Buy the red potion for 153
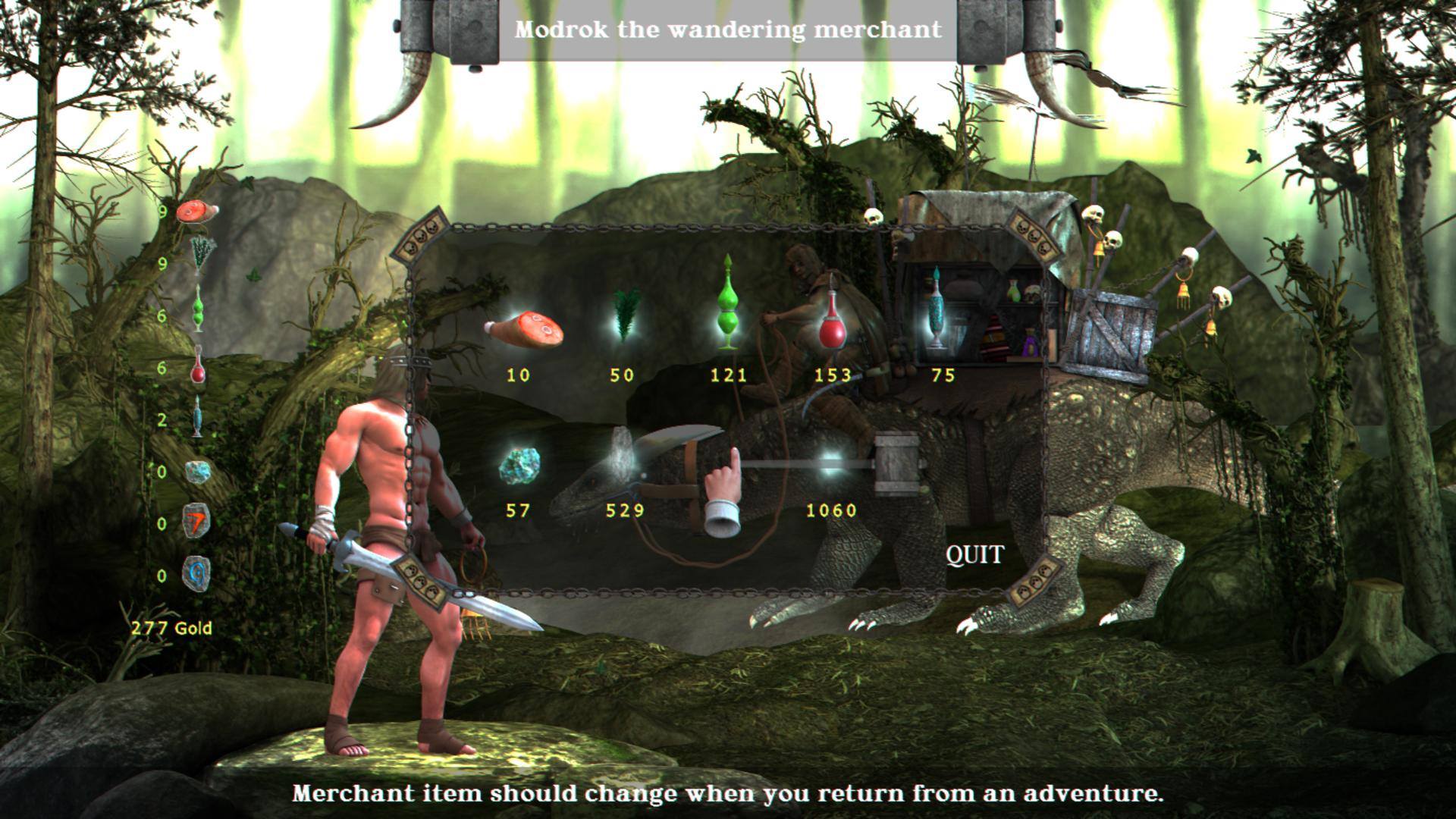The height and width of the screenshot is (819, 1456). coord(834,323)
